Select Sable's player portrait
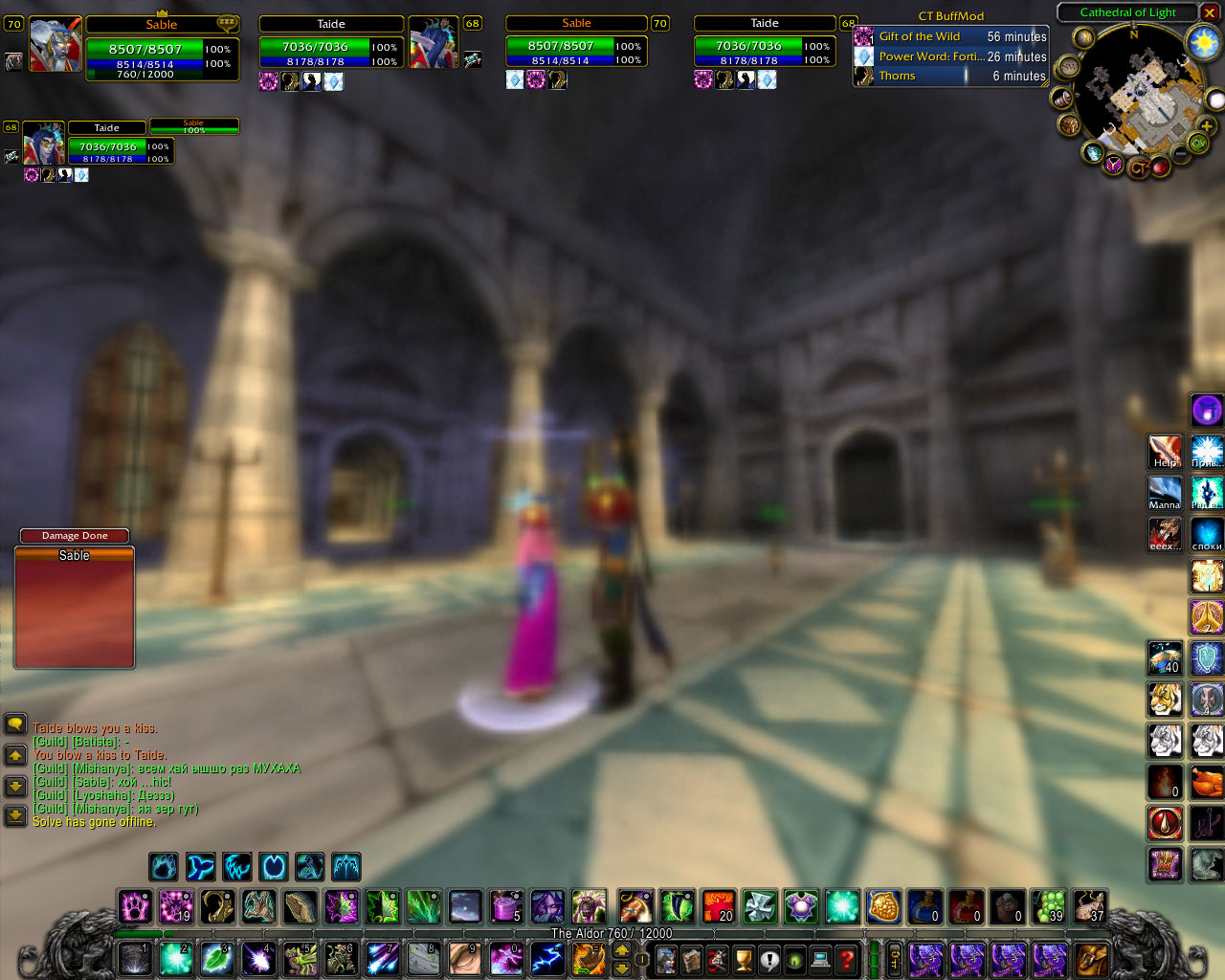The width and height of the screenshot is (1225, 980). [x=55, y=45]
